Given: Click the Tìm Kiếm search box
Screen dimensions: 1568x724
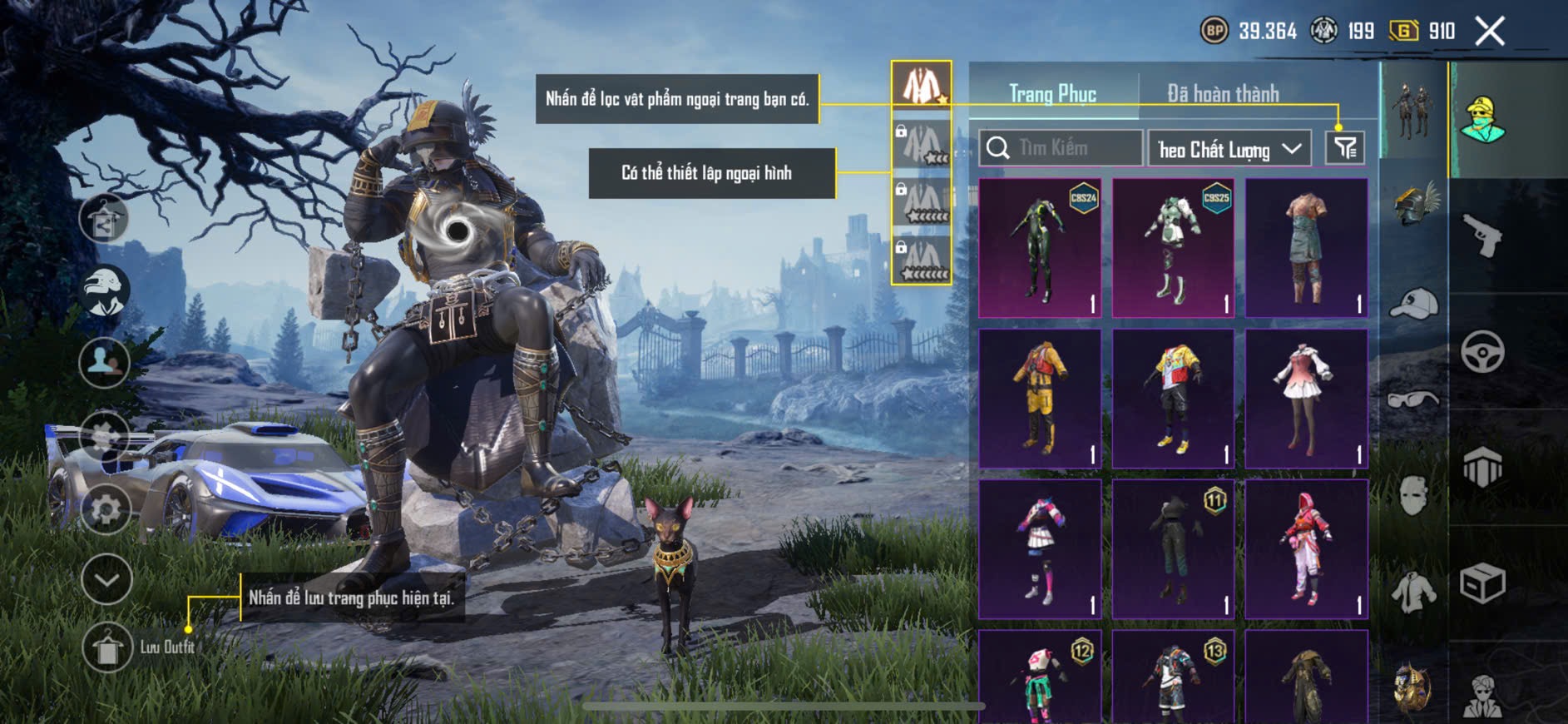Looking at the screenshot, I should click(x=1060, y=148).
